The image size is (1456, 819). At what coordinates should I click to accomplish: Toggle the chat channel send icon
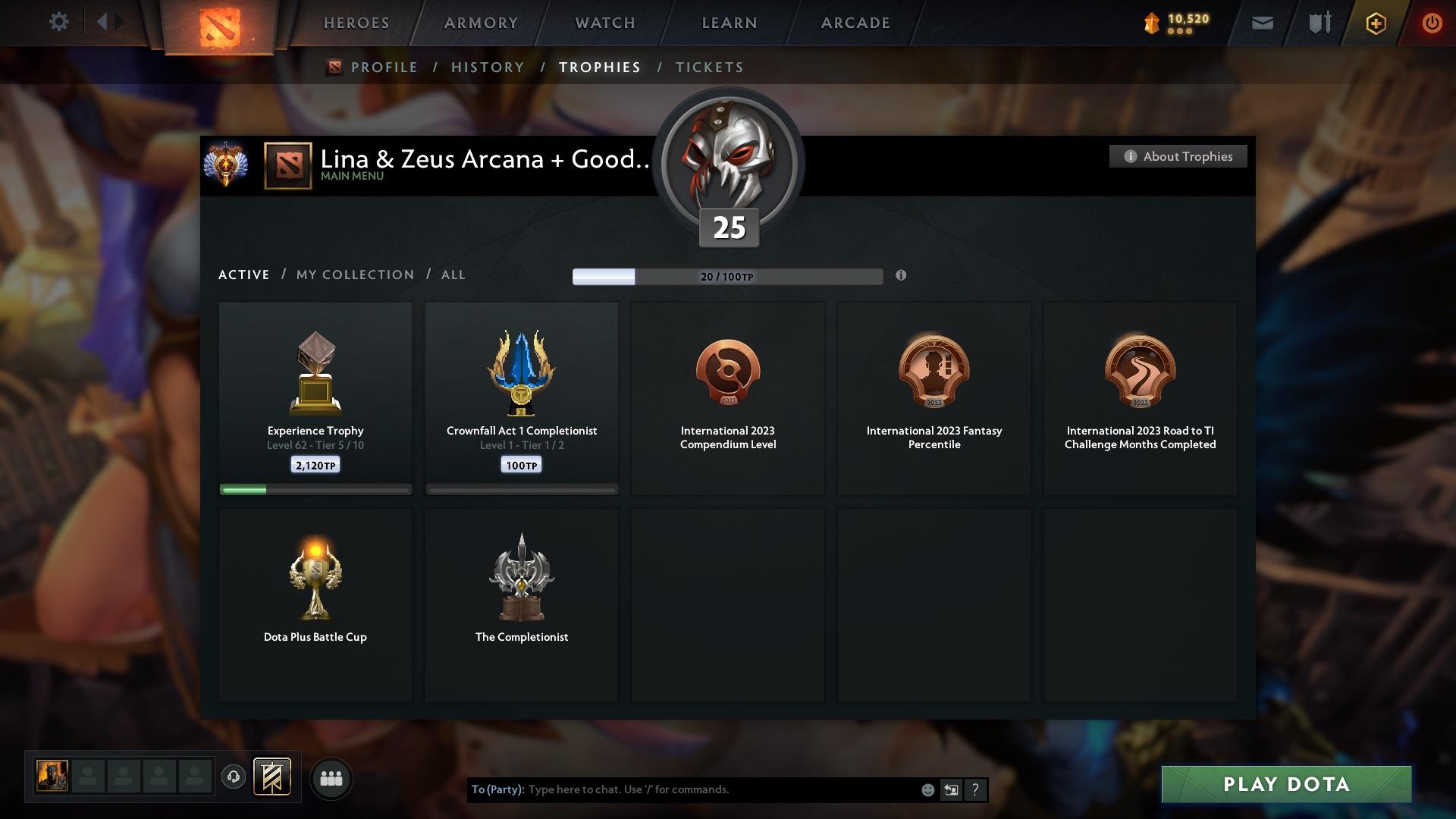(x=951, y=789)
